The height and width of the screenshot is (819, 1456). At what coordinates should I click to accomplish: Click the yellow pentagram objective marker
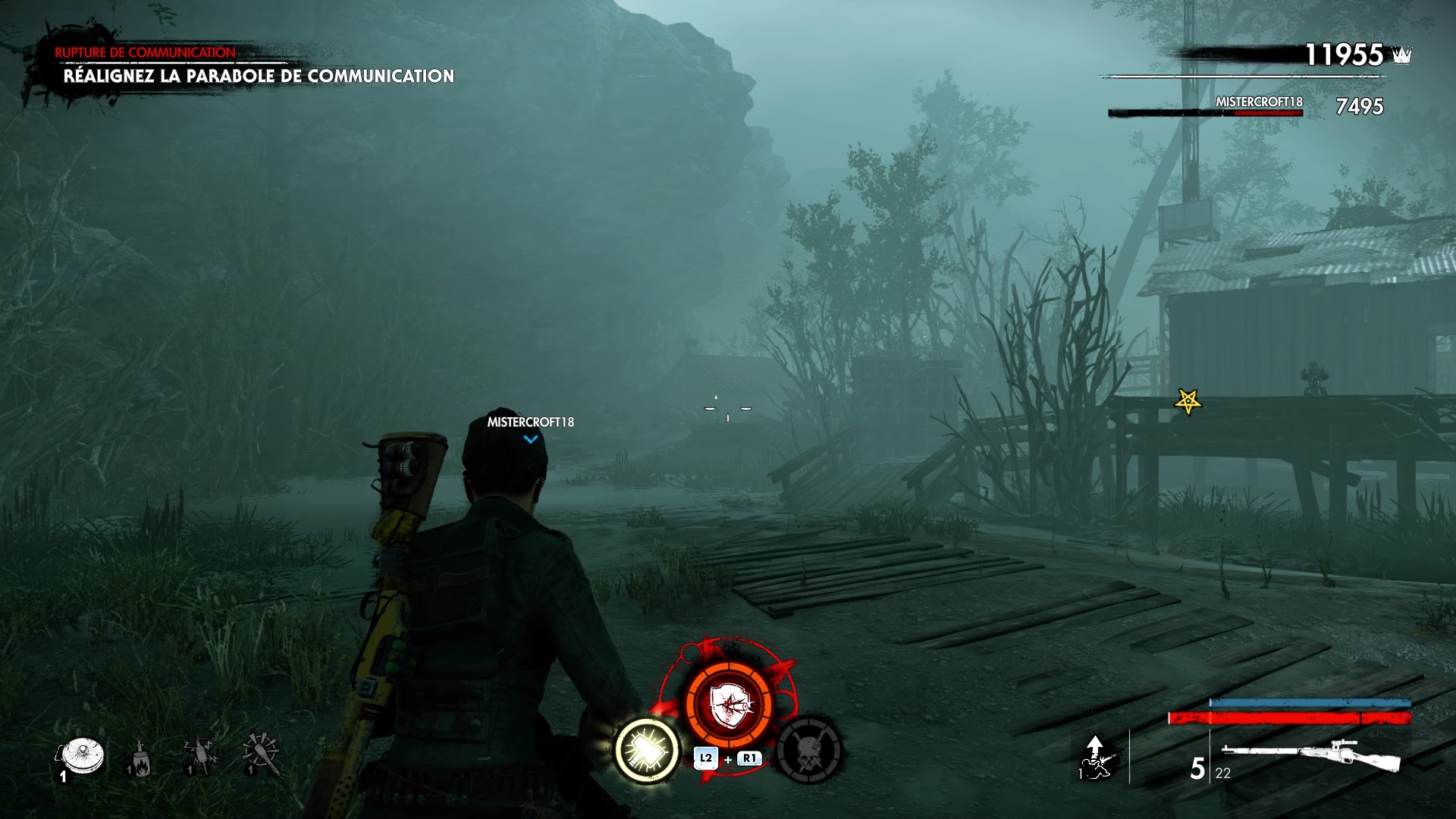(x=1188, y=401)
